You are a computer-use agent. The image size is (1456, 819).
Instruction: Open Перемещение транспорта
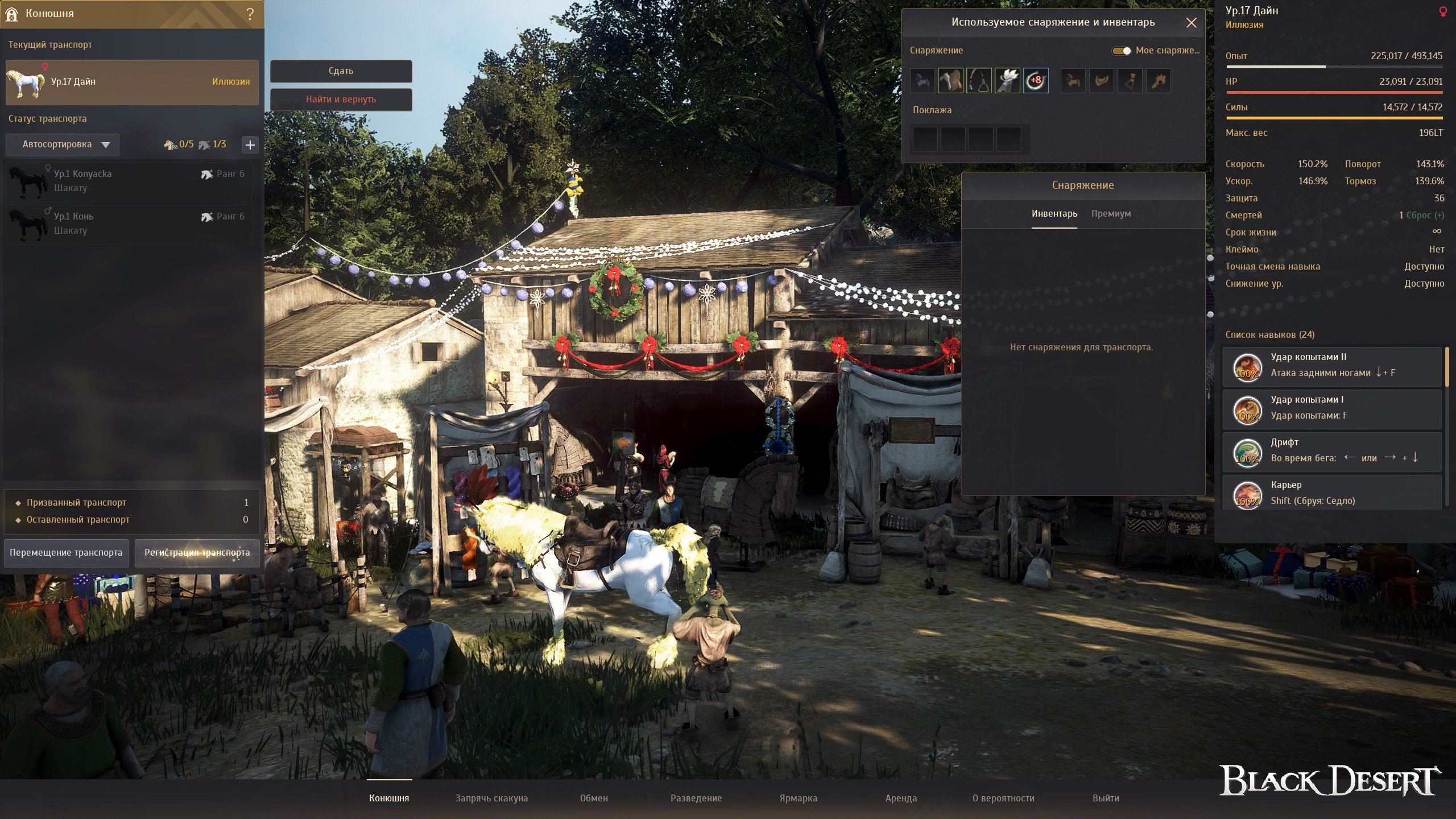point(66,553)
